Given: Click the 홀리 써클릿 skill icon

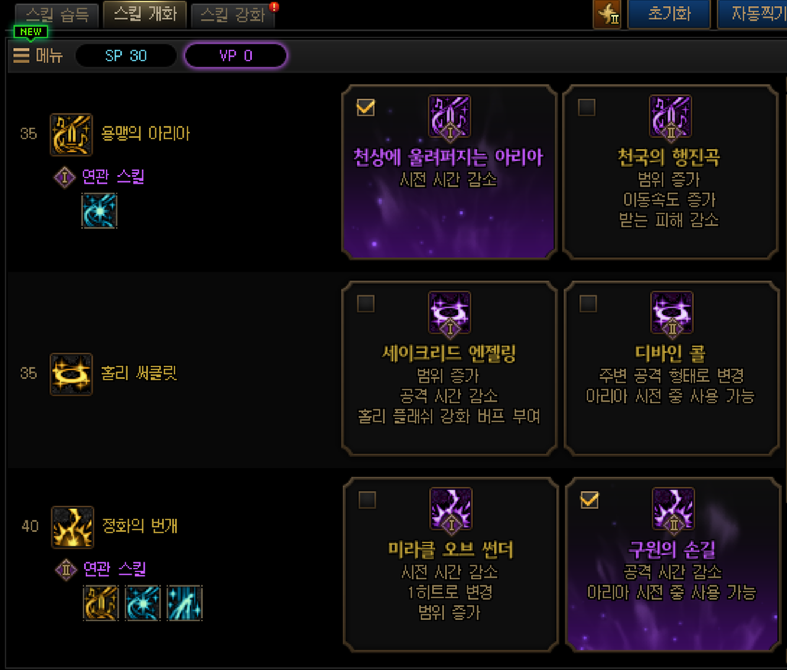Looking at the screenshot, I should coord(71,373).
